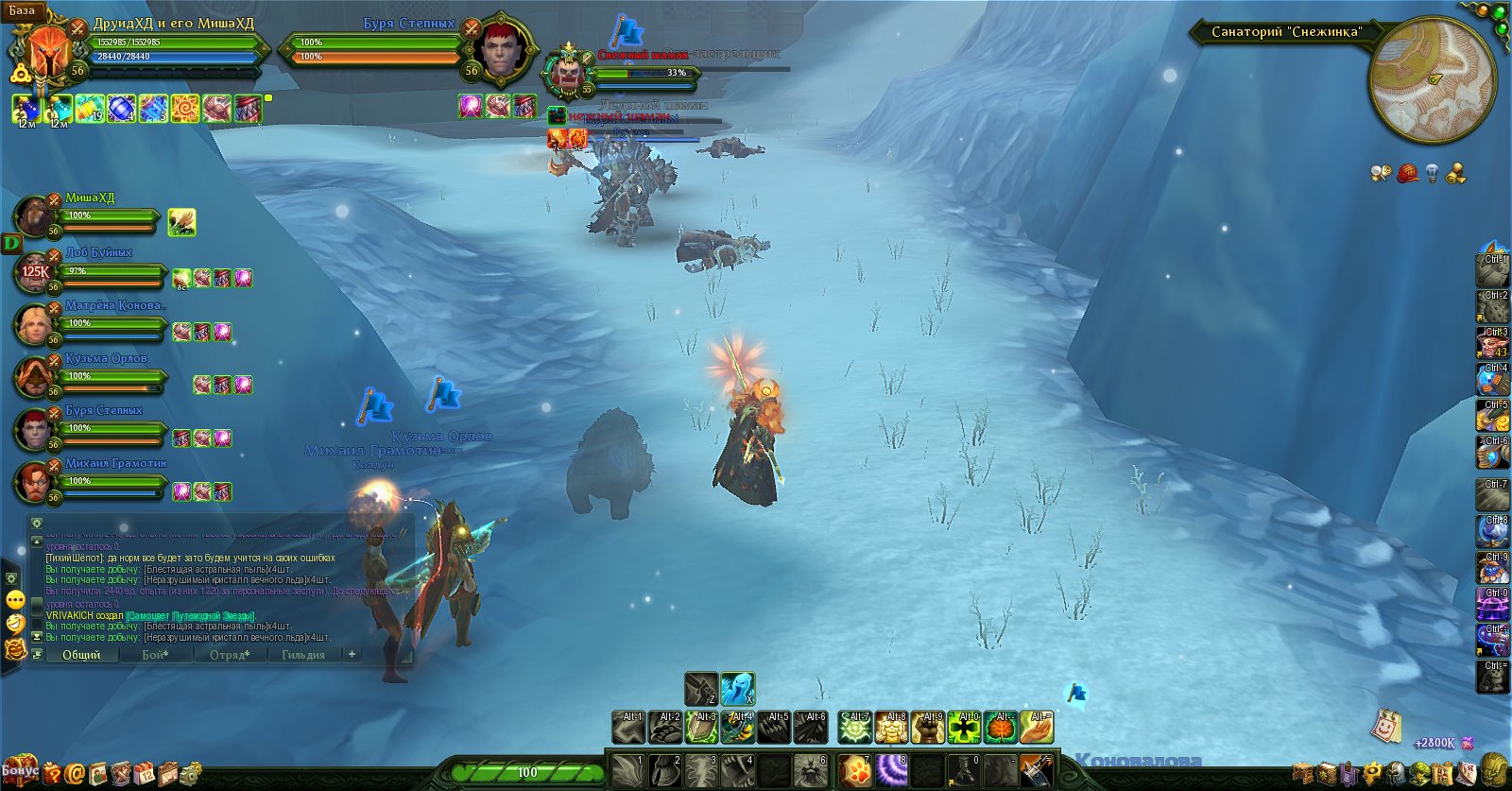
Task: Select party member Матрёна Конова portrait
Action: [x=34, y=324]
